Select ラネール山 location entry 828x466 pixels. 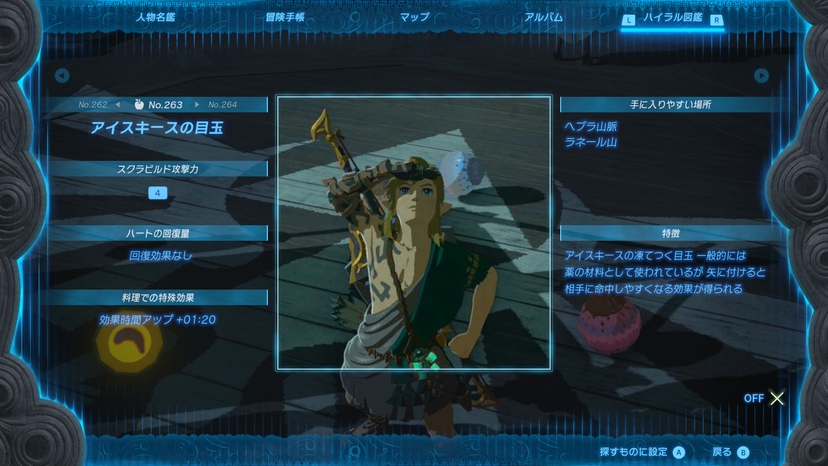[590, 142]
